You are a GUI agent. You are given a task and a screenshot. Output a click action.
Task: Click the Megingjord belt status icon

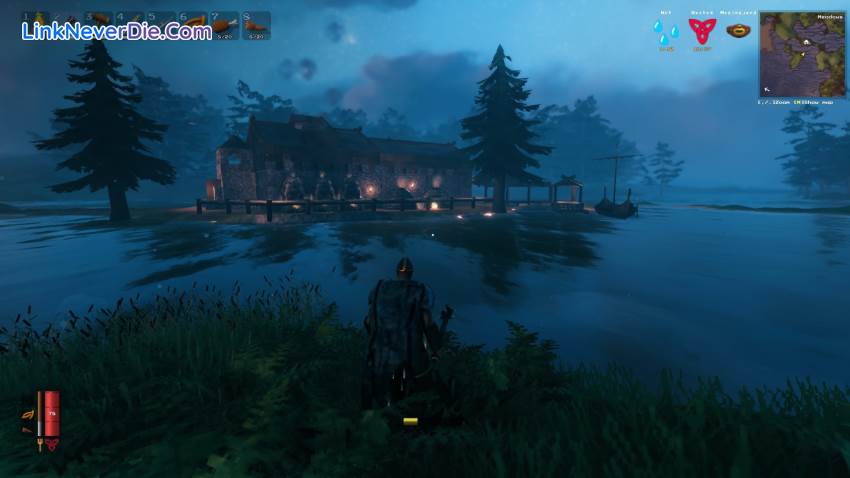click(739, 30)
